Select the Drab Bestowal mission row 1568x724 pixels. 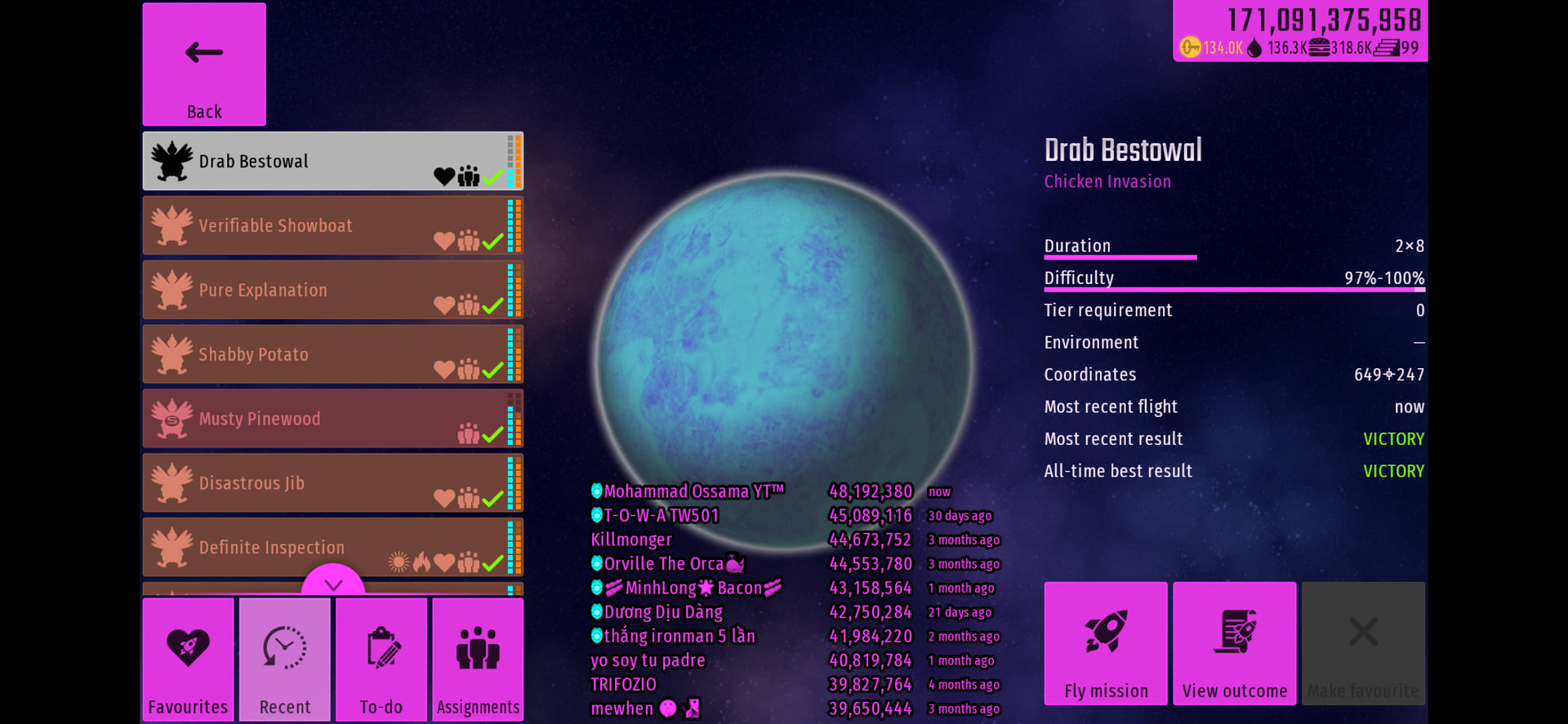(332, 162)
